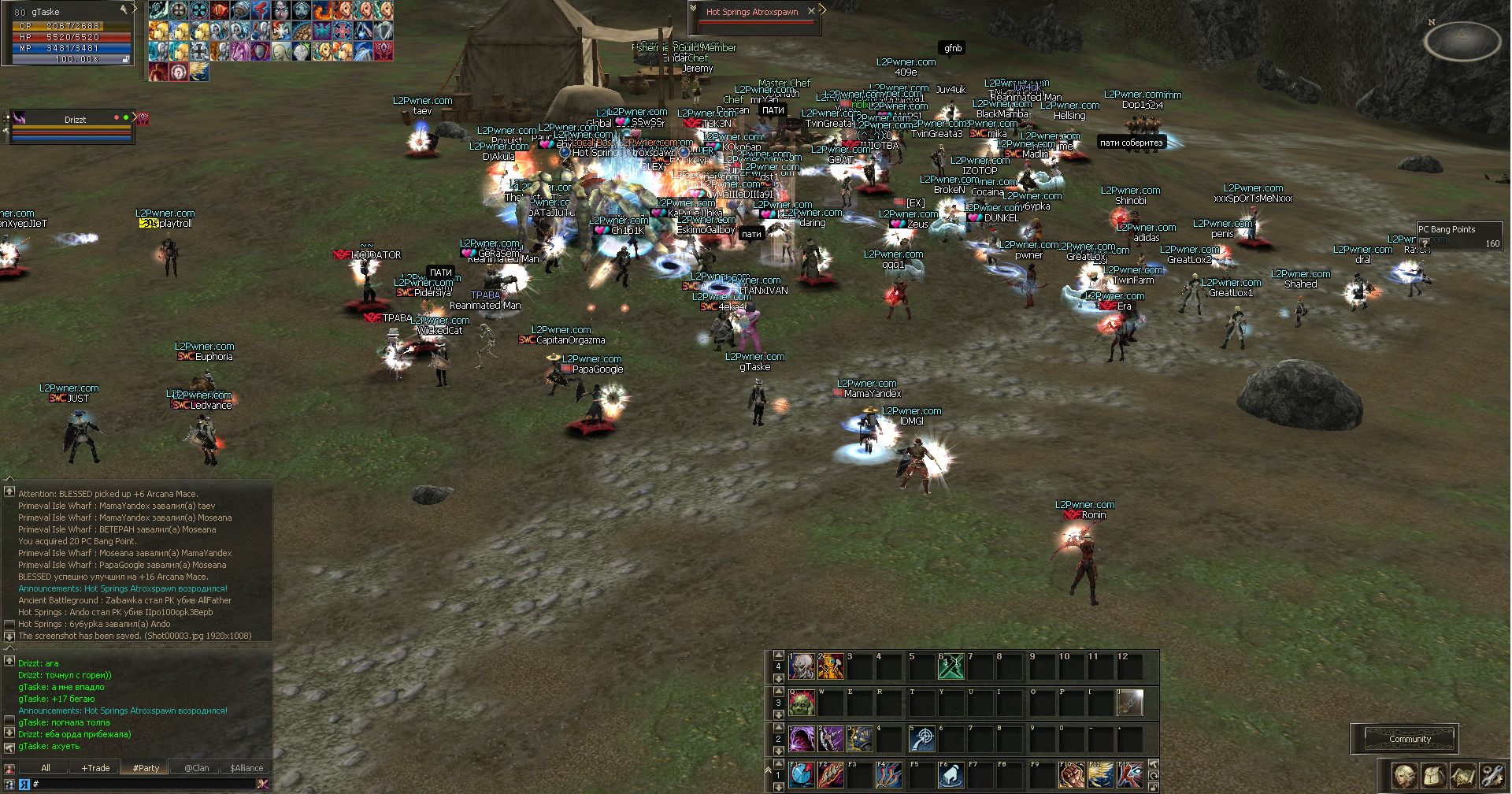Viewport: 1512px width, 794px height.
Task: Use the green zombie face skill
Action: (x=802, y=703)
